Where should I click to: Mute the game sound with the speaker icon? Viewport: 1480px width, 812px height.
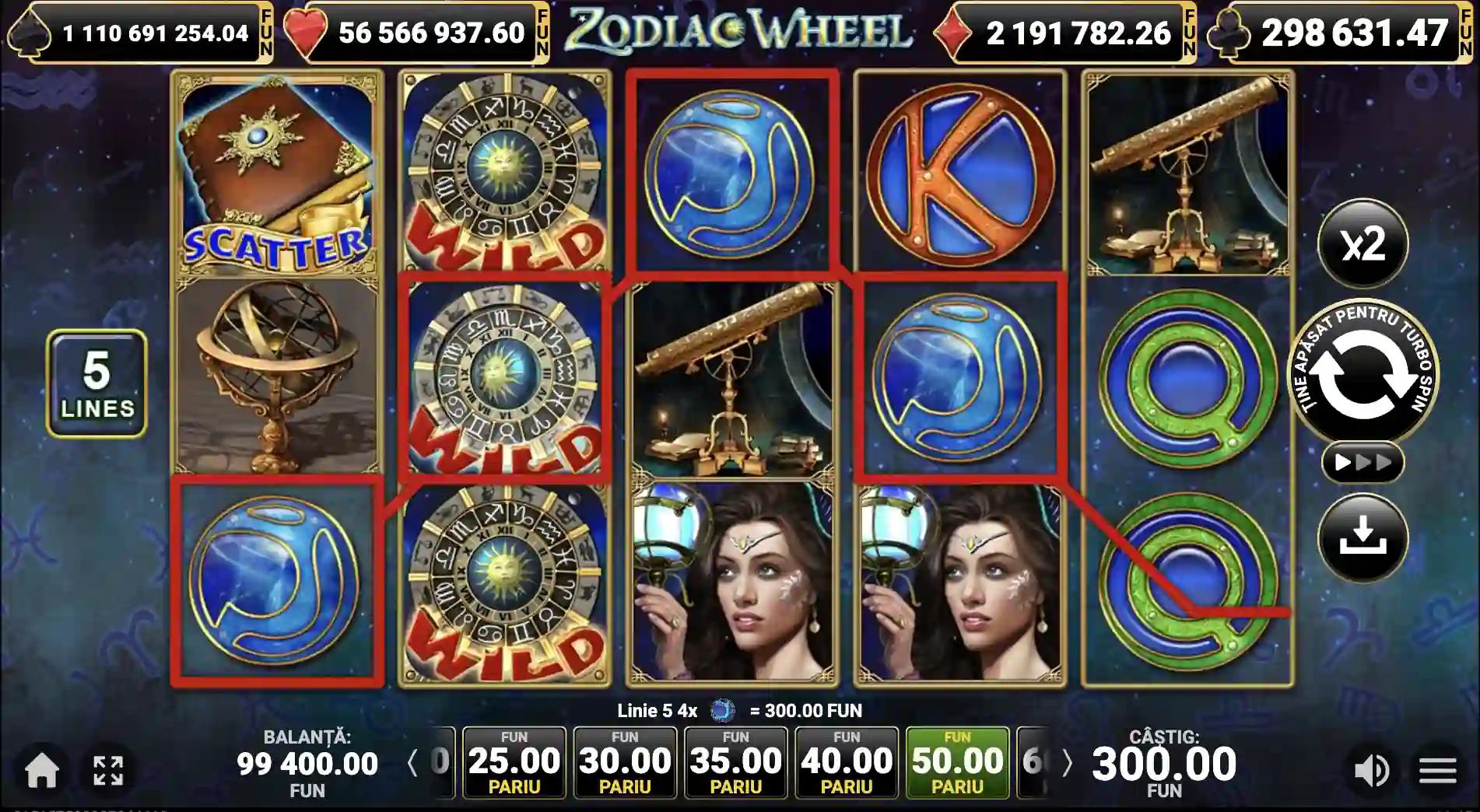pos(1373,772)
